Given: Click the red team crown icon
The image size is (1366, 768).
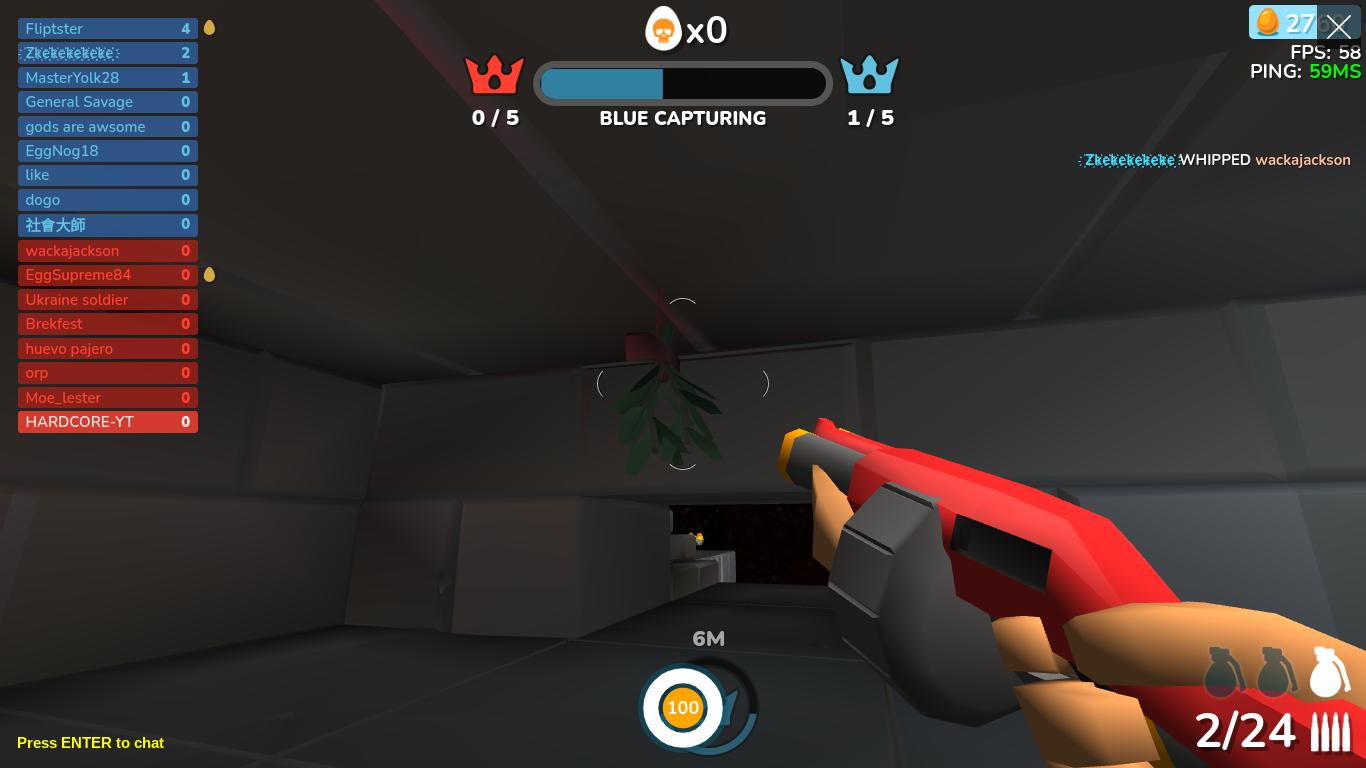Looking at the screenshot, I should tap(495, 72).
